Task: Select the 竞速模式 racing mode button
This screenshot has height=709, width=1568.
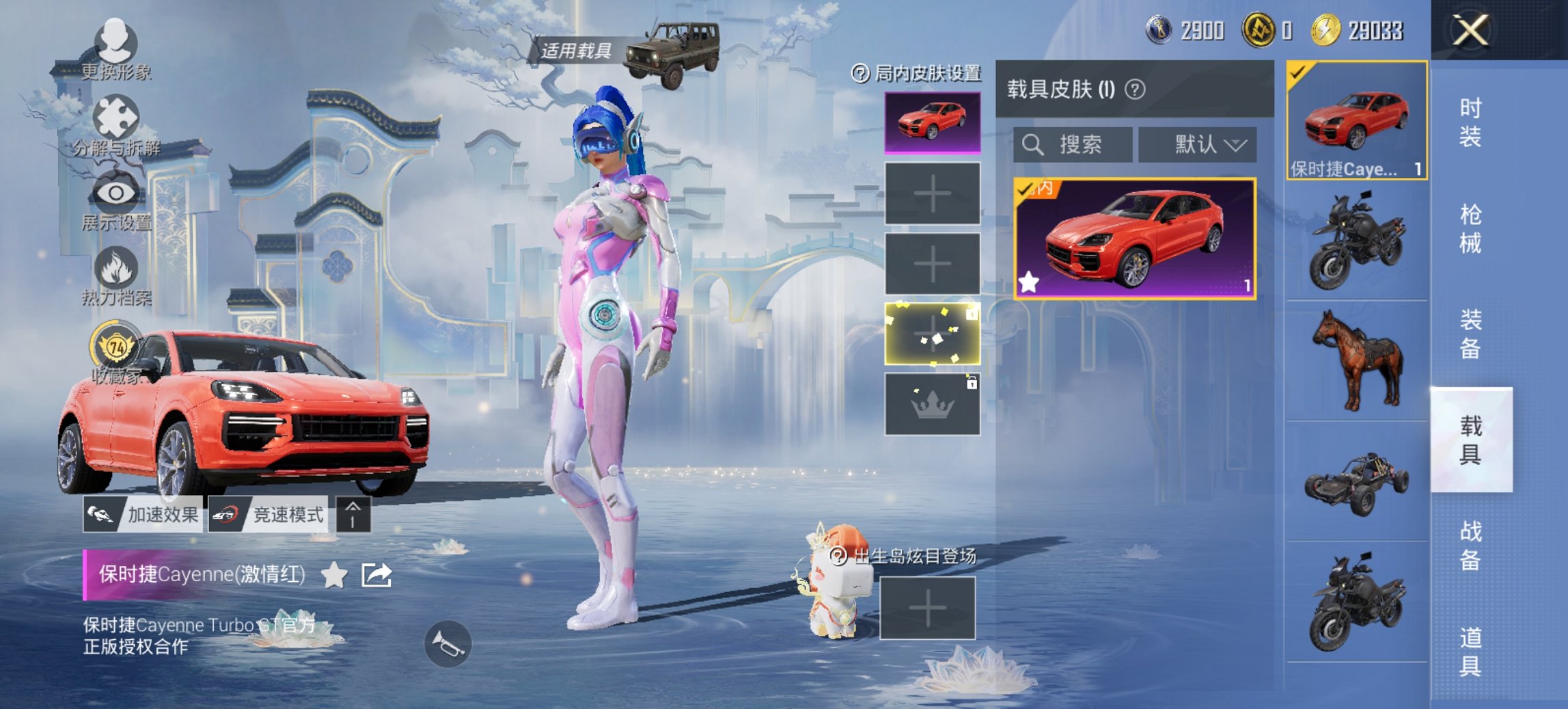Action: tap(268, 514)
